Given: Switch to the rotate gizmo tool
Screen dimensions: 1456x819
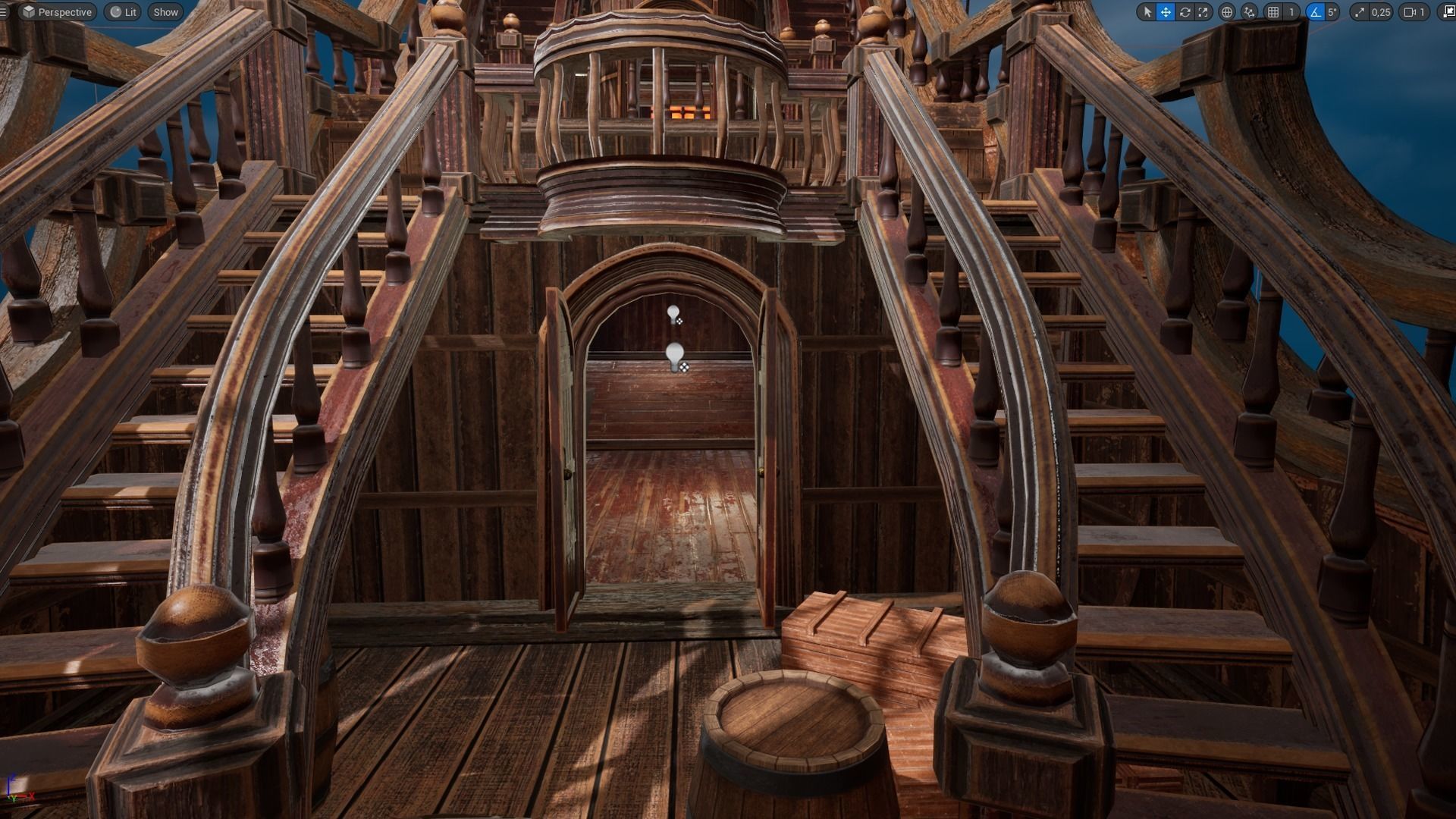Looking at the screenshot, I should pyautogui.click(x=1185, y=12).
